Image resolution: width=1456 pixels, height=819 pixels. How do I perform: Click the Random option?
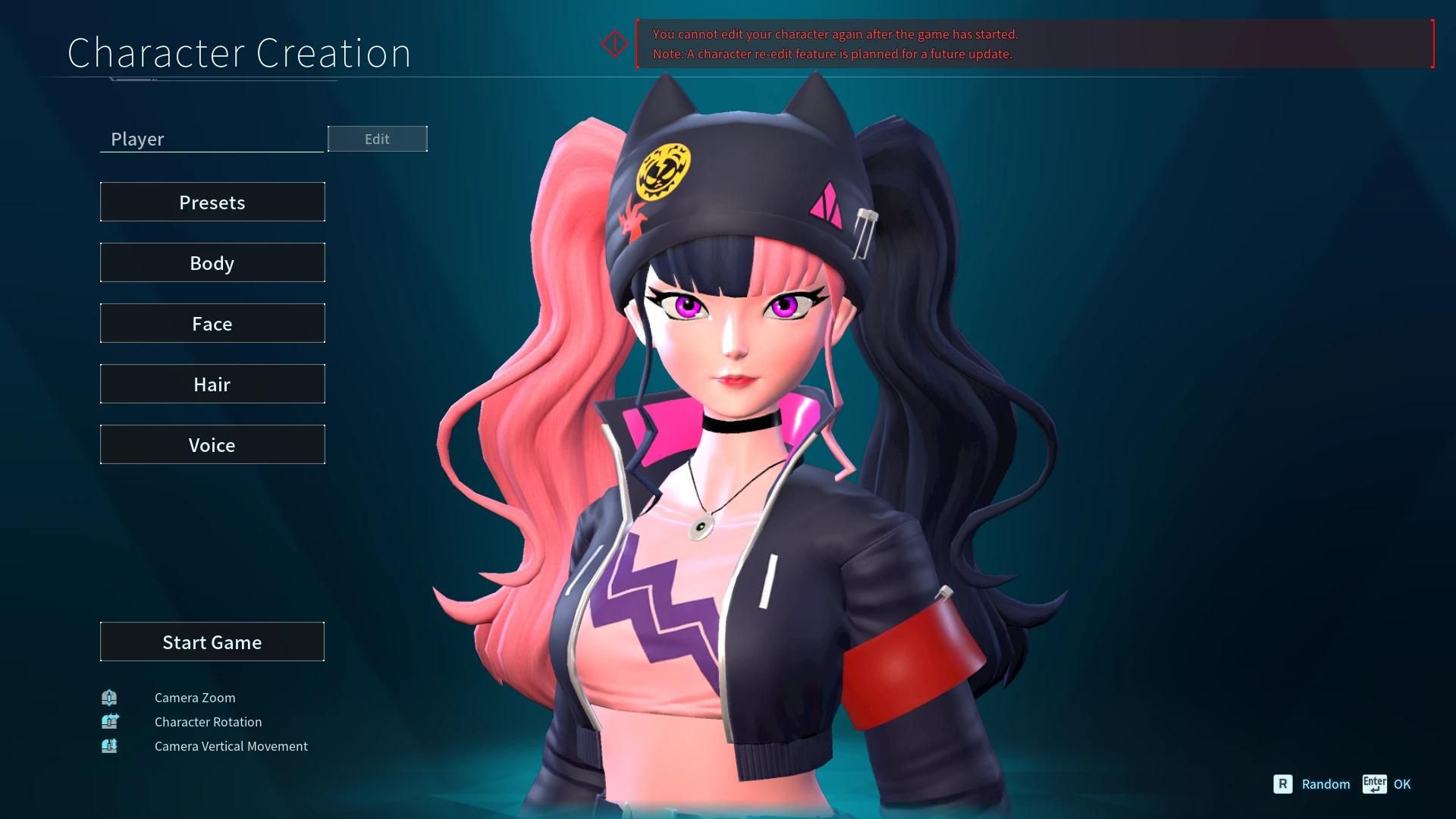click(1324, 784)
